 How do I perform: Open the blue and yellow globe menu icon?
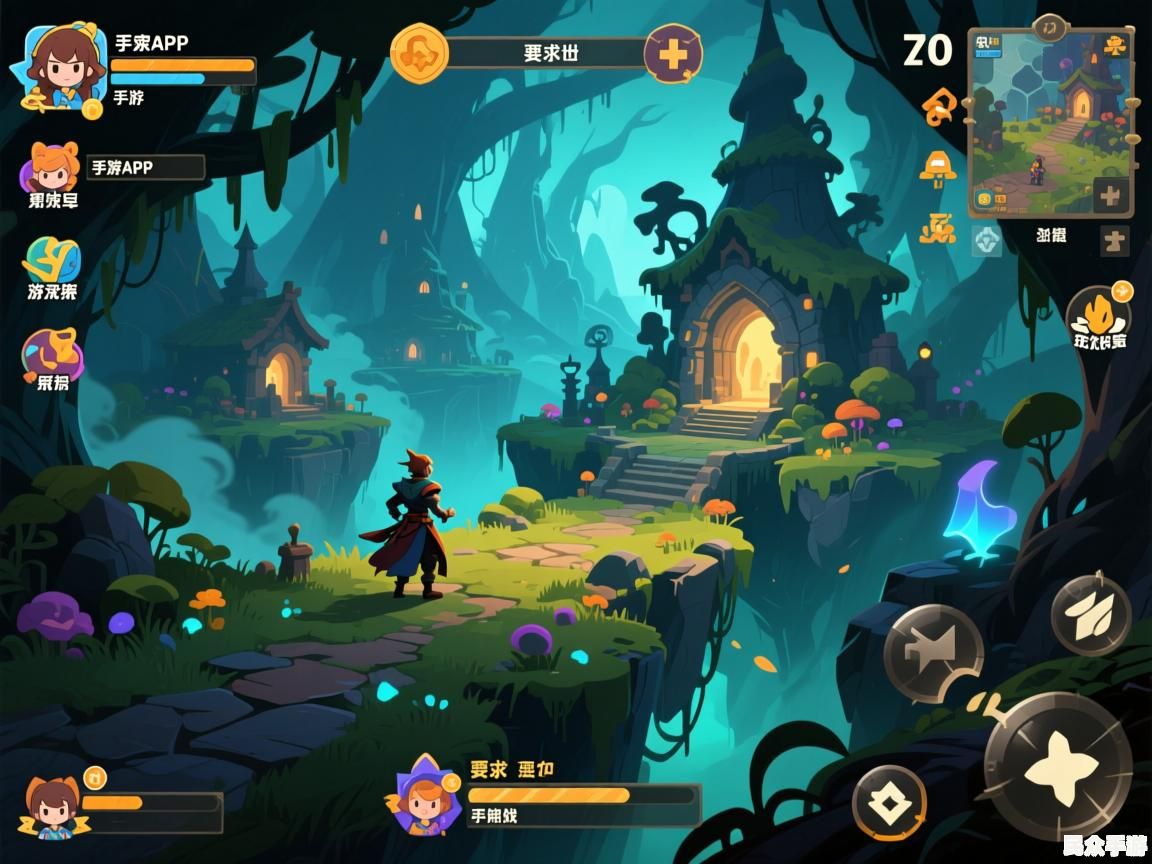point(51,261)
